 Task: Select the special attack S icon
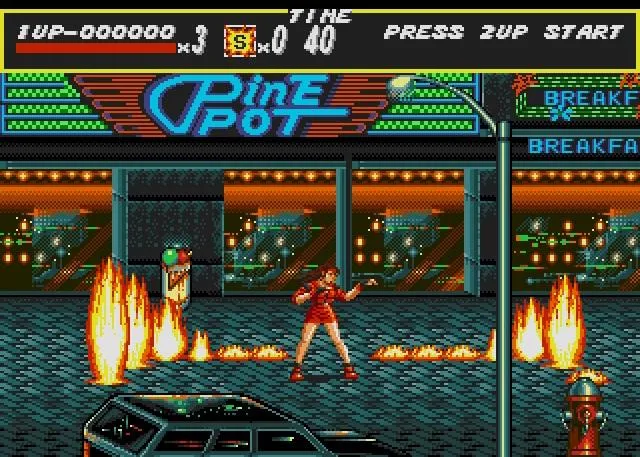[x=239, y=42]
